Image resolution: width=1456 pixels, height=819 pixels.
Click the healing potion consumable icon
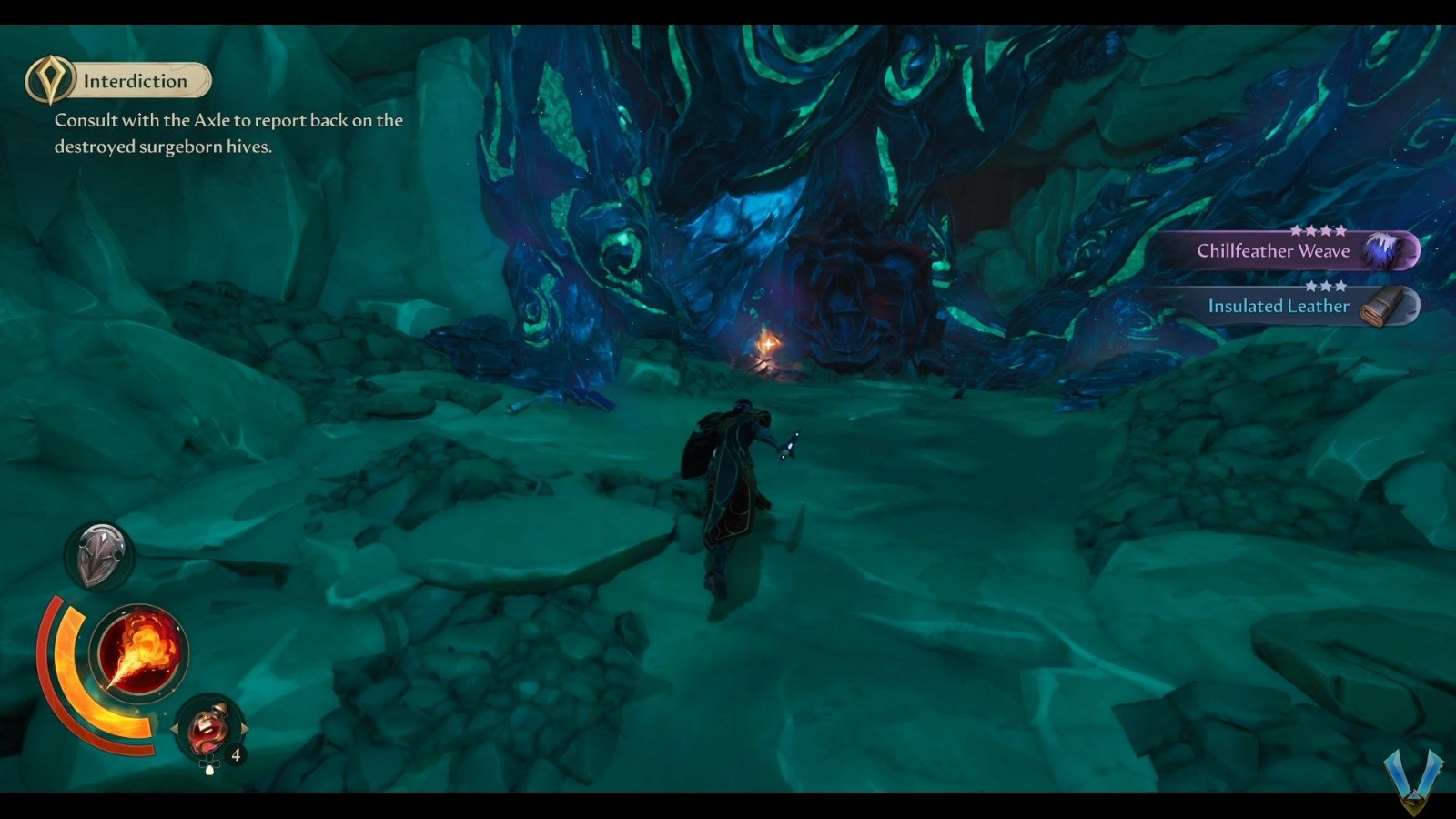pyautogui.click(x=208, y=728)
